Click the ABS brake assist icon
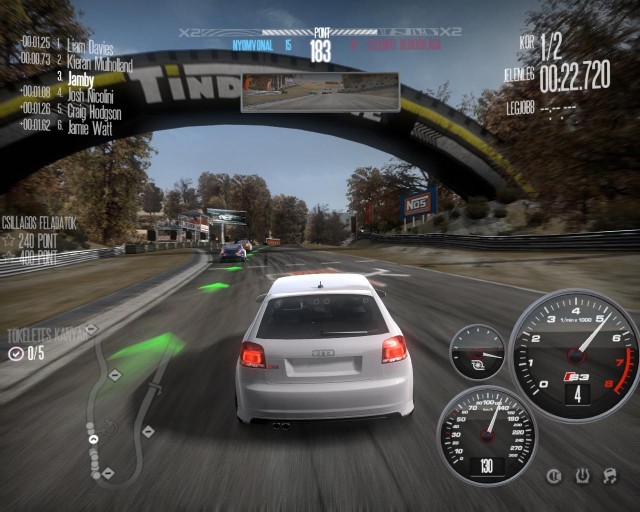Image resolution: width=640 pixels, height=512 pixels. [x=555, y=476]
